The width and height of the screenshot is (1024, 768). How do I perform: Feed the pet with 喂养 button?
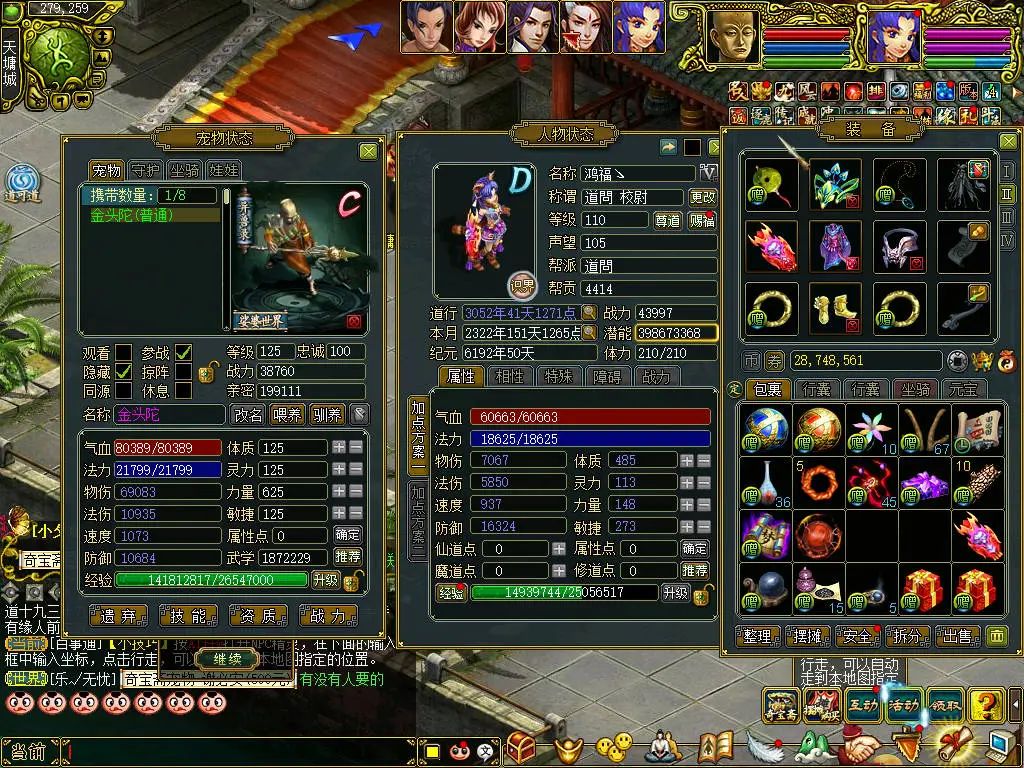288,414
